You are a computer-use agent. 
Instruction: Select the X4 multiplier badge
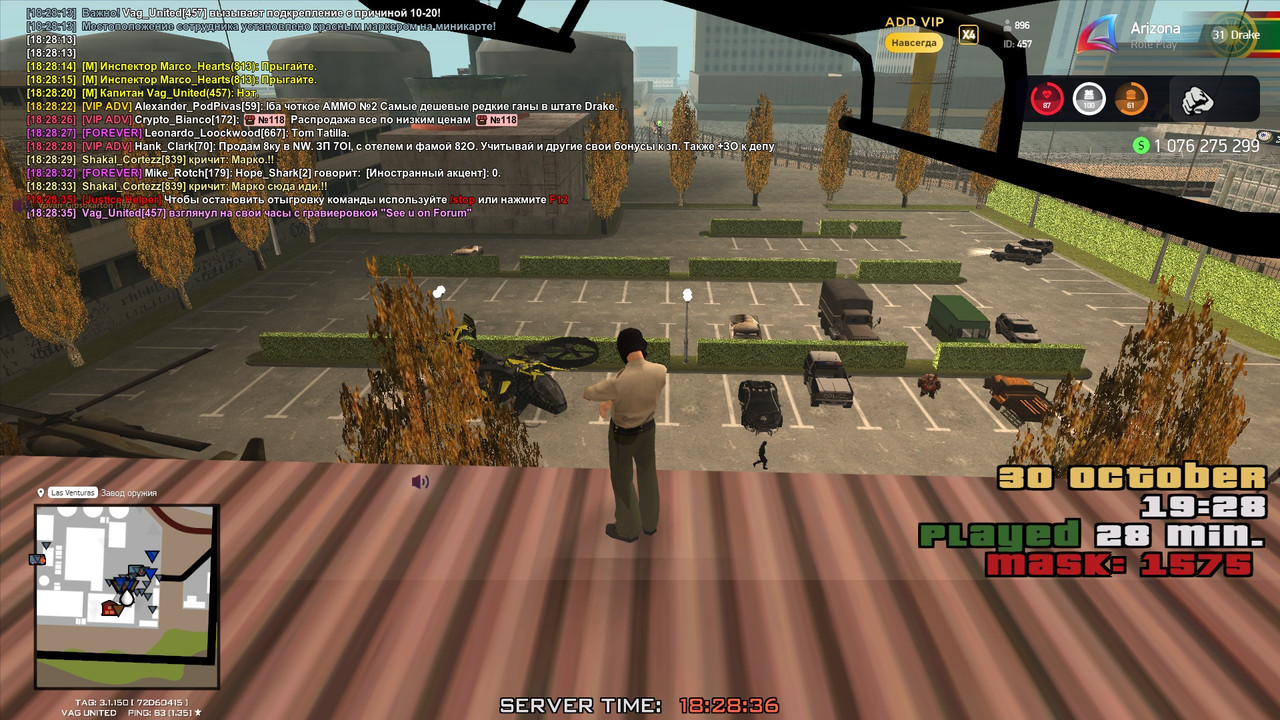[x=968, y=35]
